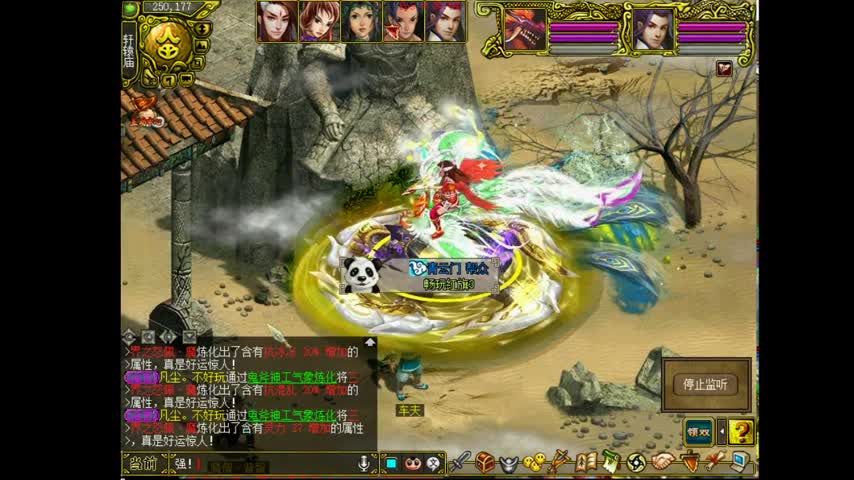Click the computer monitor system icon
The image size is (854, 480).
pos(740,462)
